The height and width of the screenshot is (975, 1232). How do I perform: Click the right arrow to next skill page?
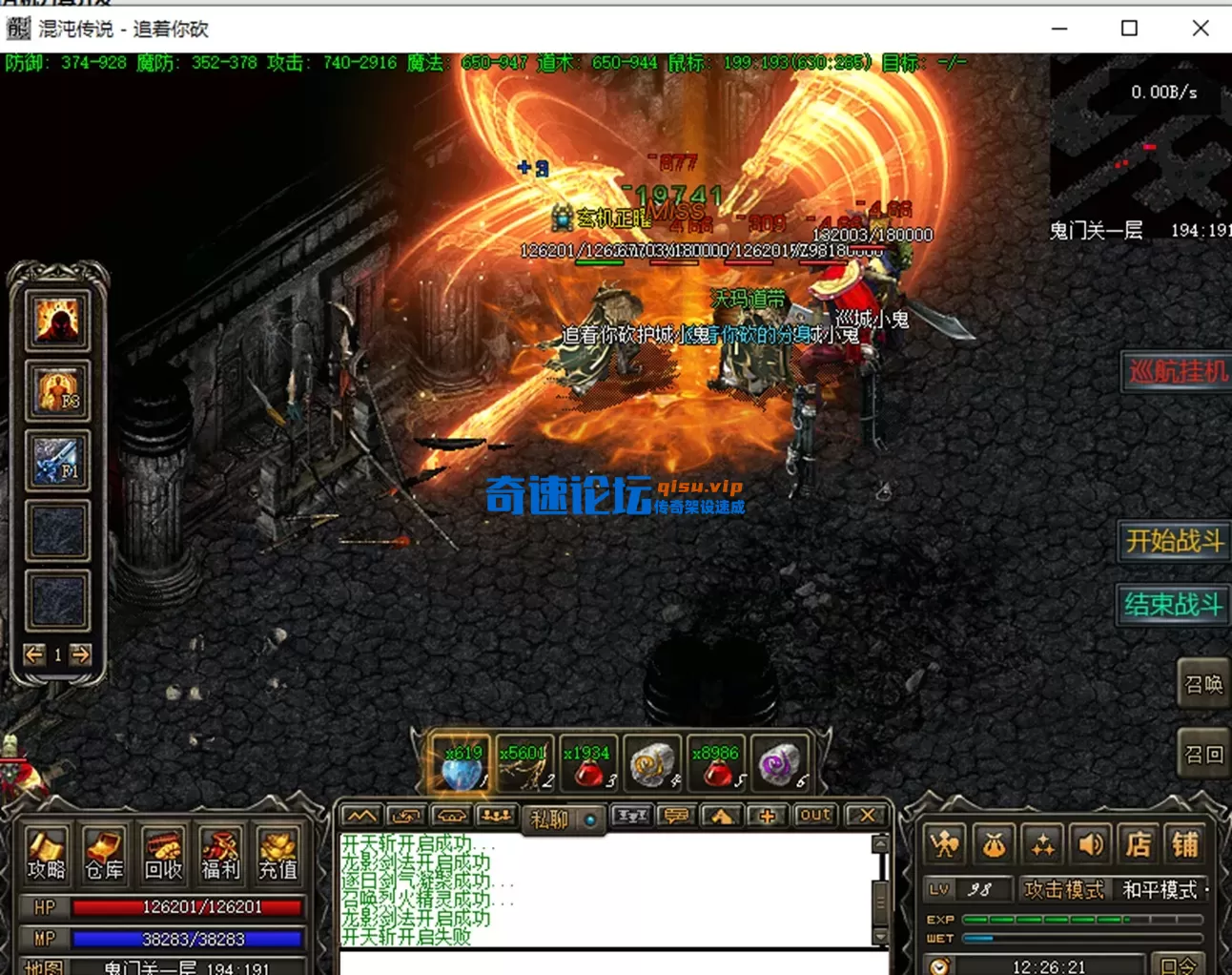click(81, 655)
